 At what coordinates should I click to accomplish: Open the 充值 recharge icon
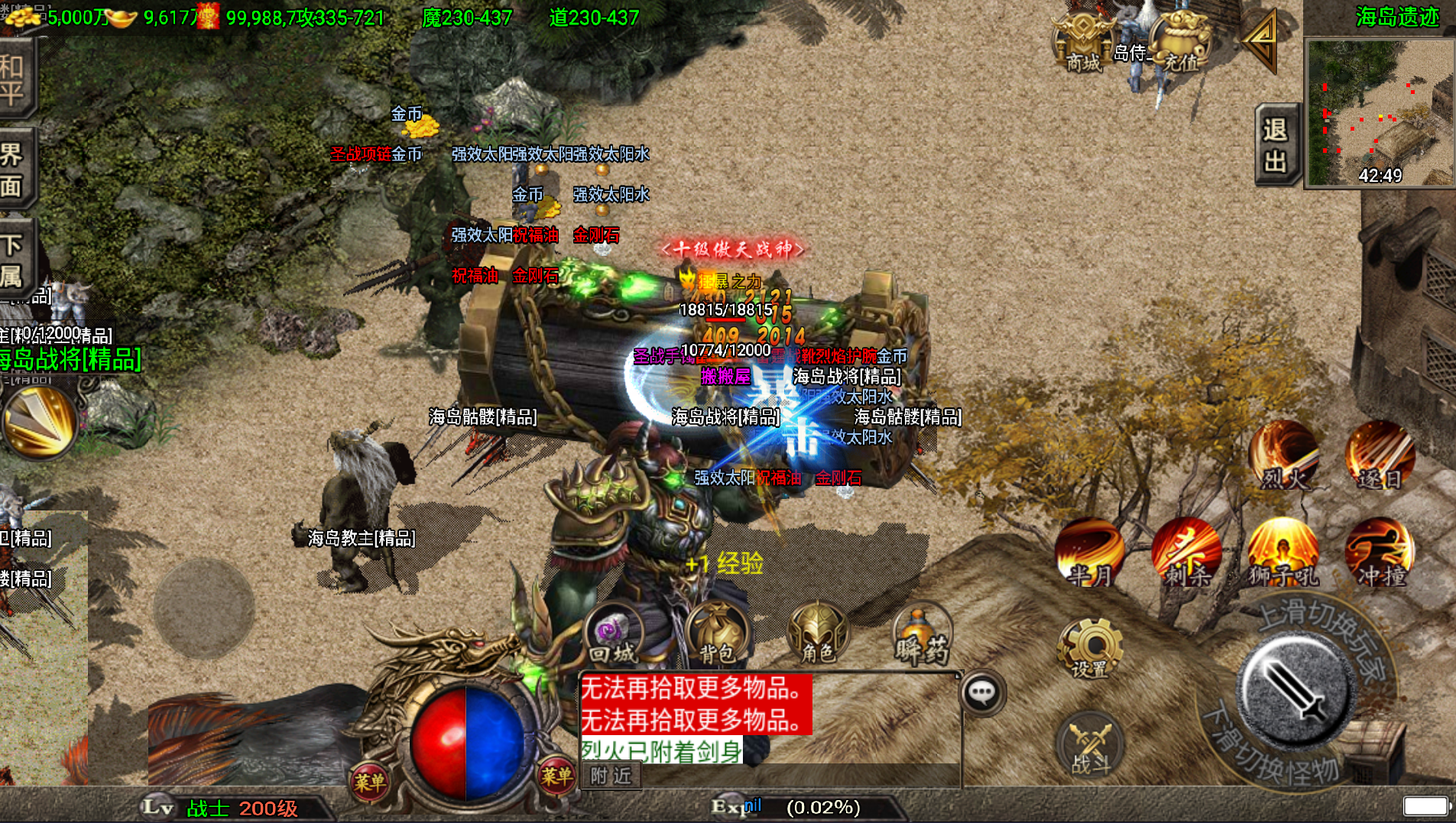1180,42
